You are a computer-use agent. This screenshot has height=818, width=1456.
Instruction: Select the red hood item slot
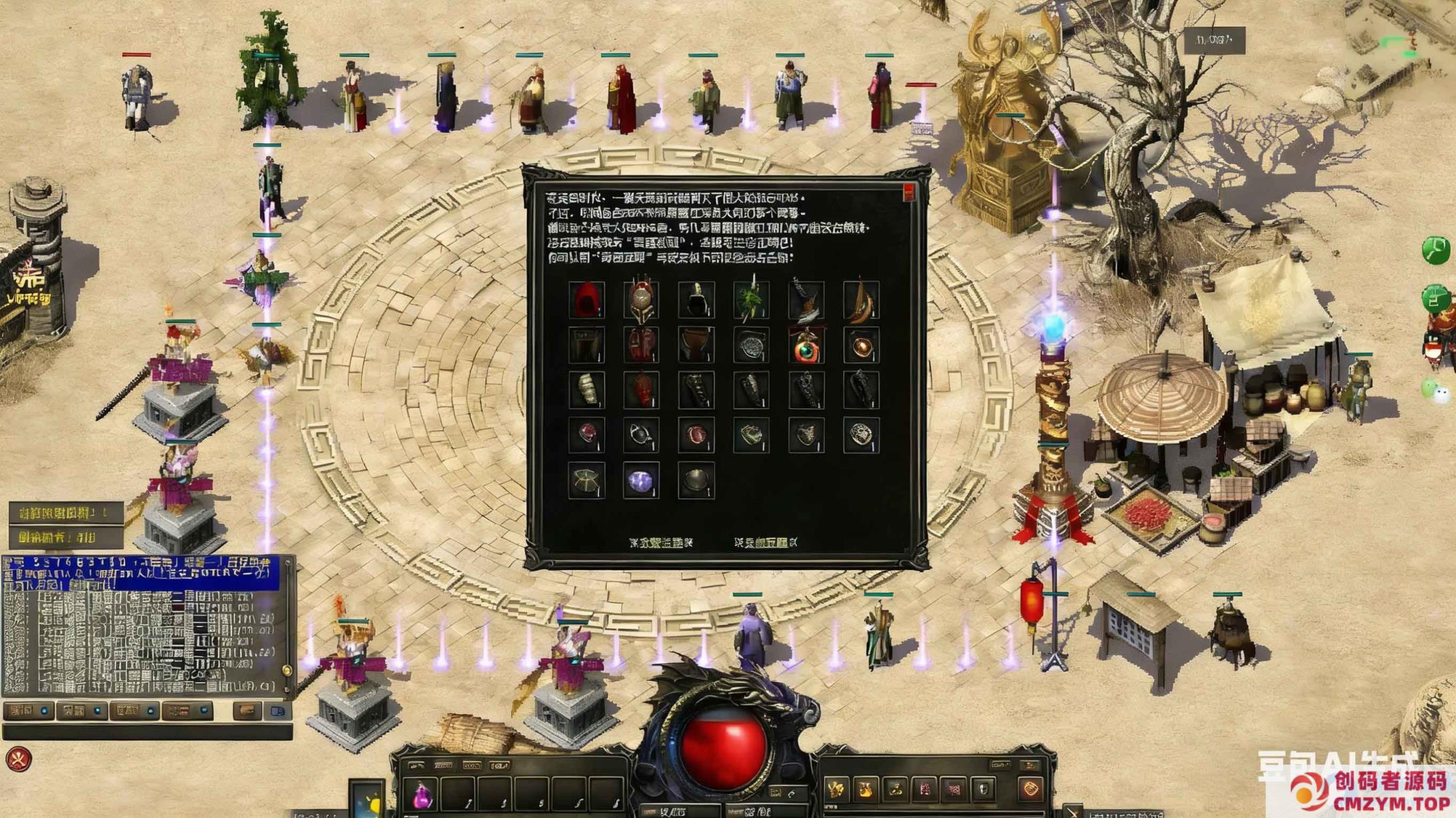pyautogui.click(x=586, y=300)
